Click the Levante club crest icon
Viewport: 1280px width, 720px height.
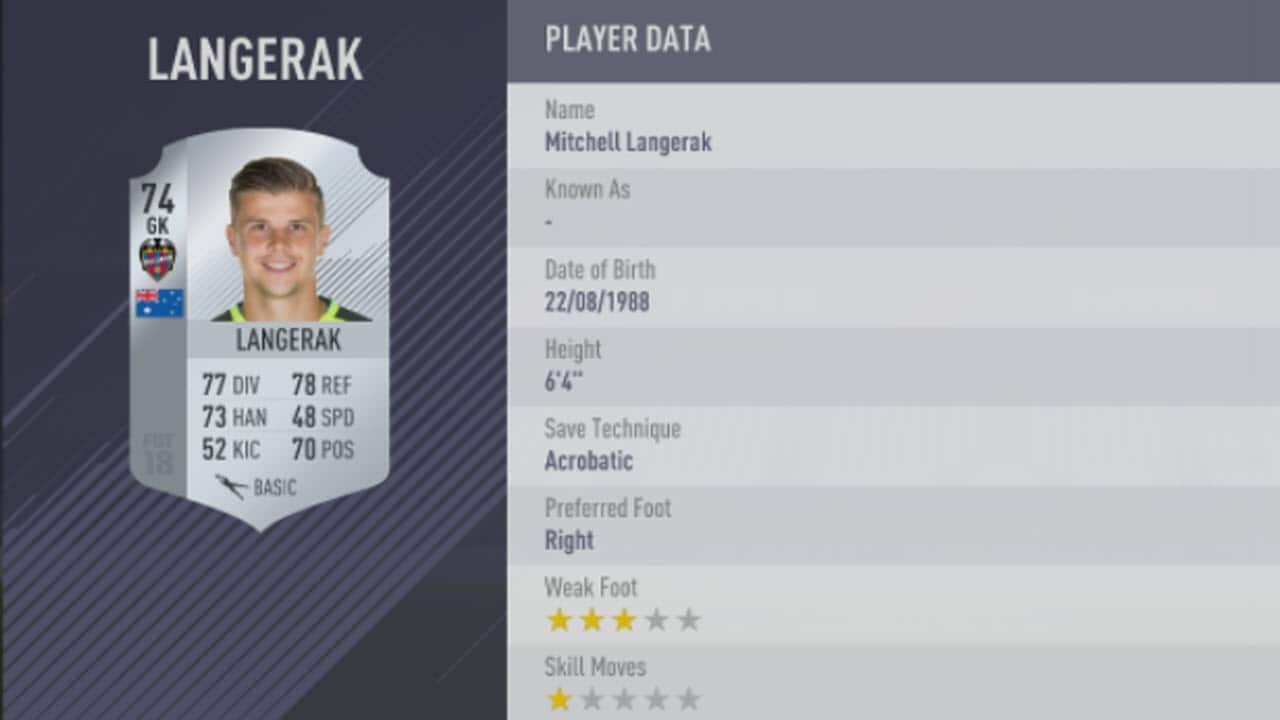tap(160, 255)
